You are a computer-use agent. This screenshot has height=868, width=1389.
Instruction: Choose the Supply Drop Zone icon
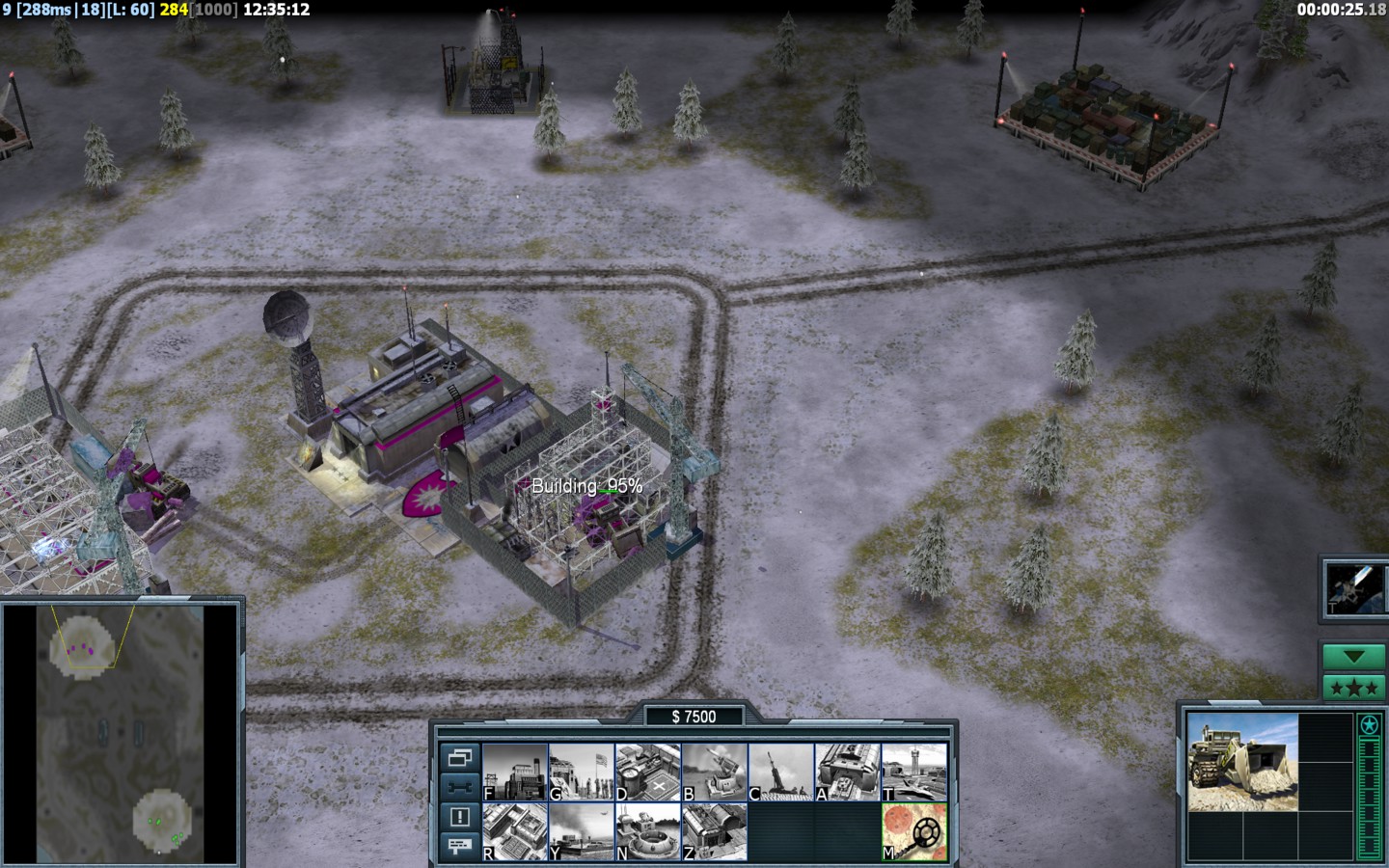[x=582, y=831]
